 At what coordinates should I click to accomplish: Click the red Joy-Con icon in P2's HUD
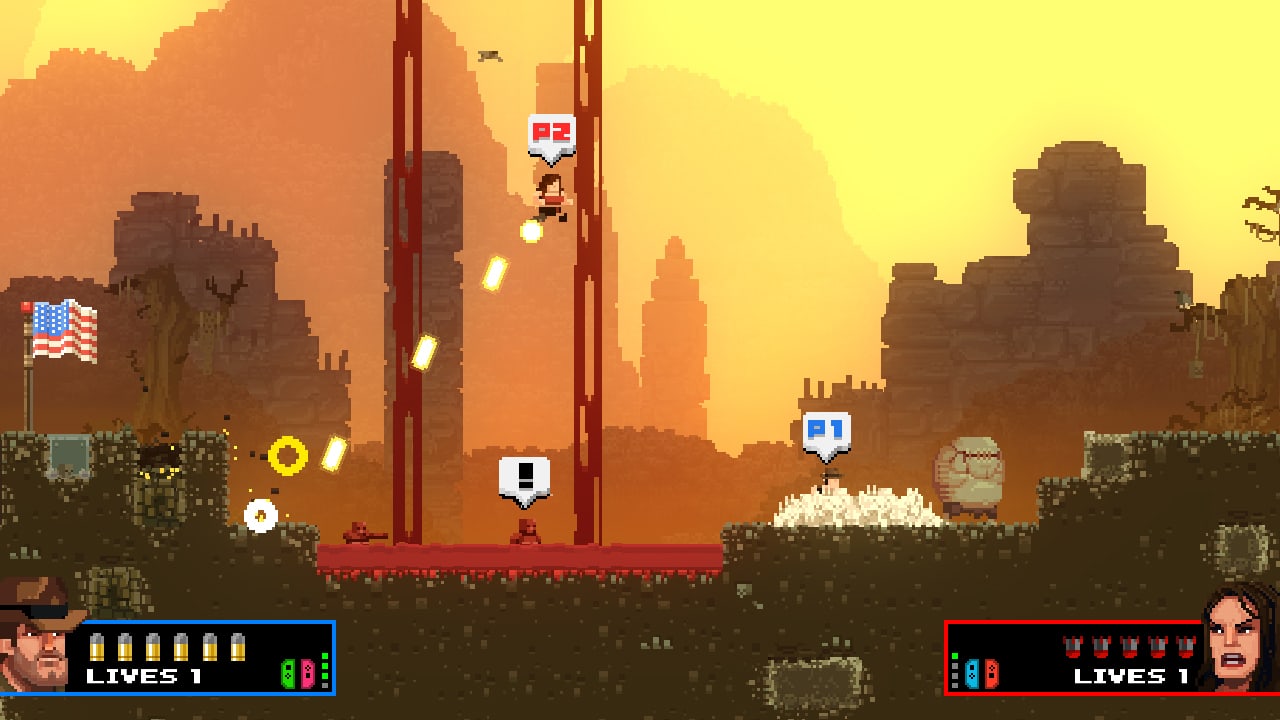(x=991, y=674)
